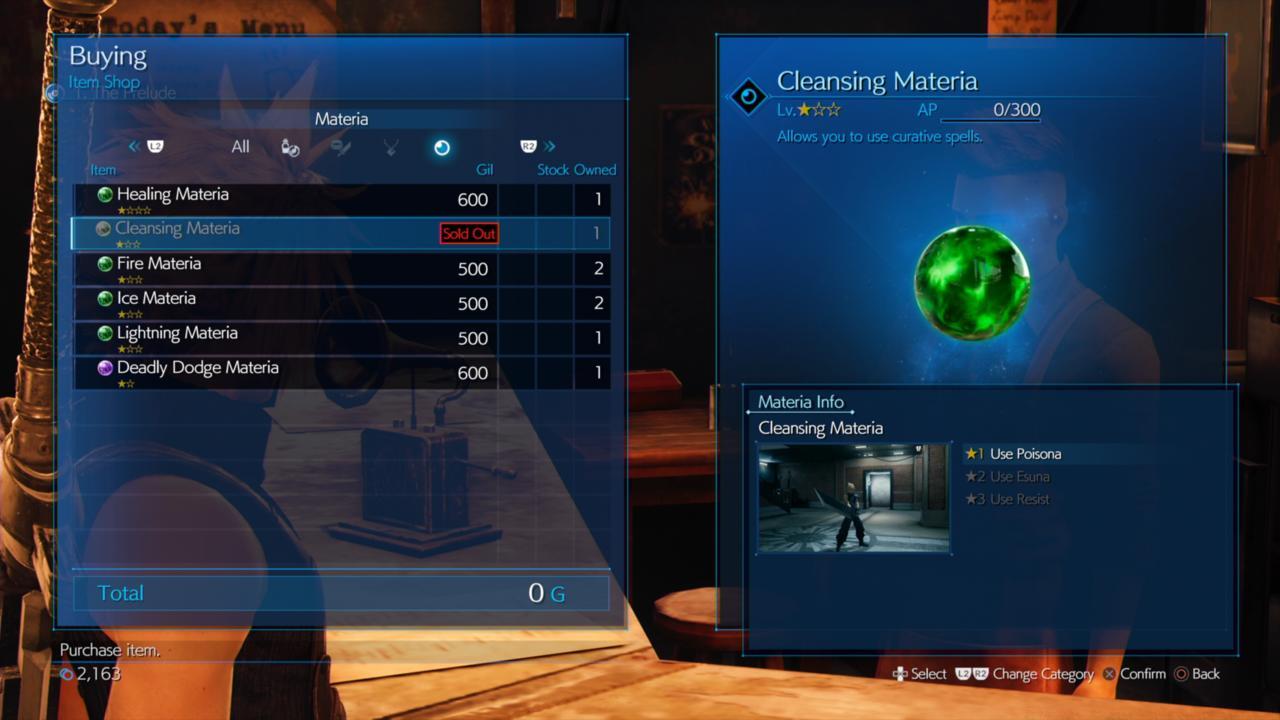Image resolution: width=1280 pixels, height=720 pixels.
Task: Select the Items category icon
Action: (290, 146)
